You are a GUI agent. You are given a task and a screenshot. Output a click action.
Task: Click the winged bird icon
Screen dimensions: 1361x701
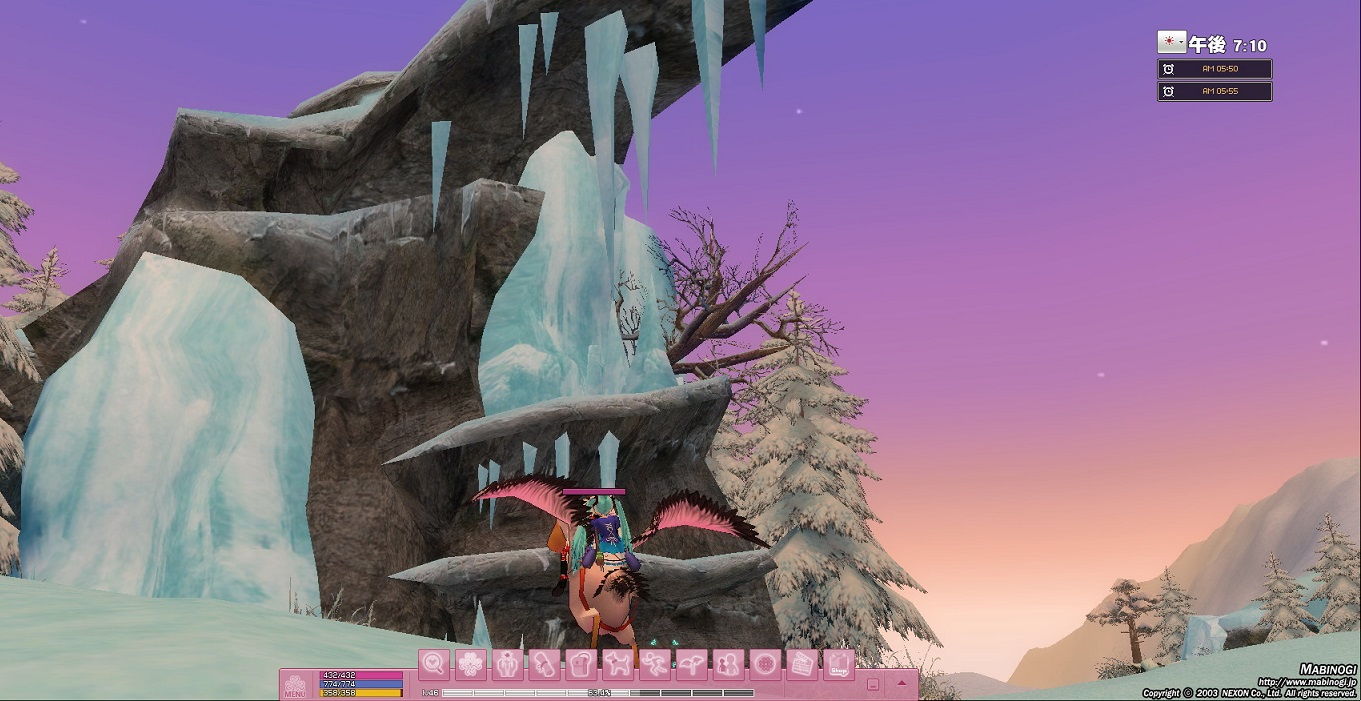[691, 664]
